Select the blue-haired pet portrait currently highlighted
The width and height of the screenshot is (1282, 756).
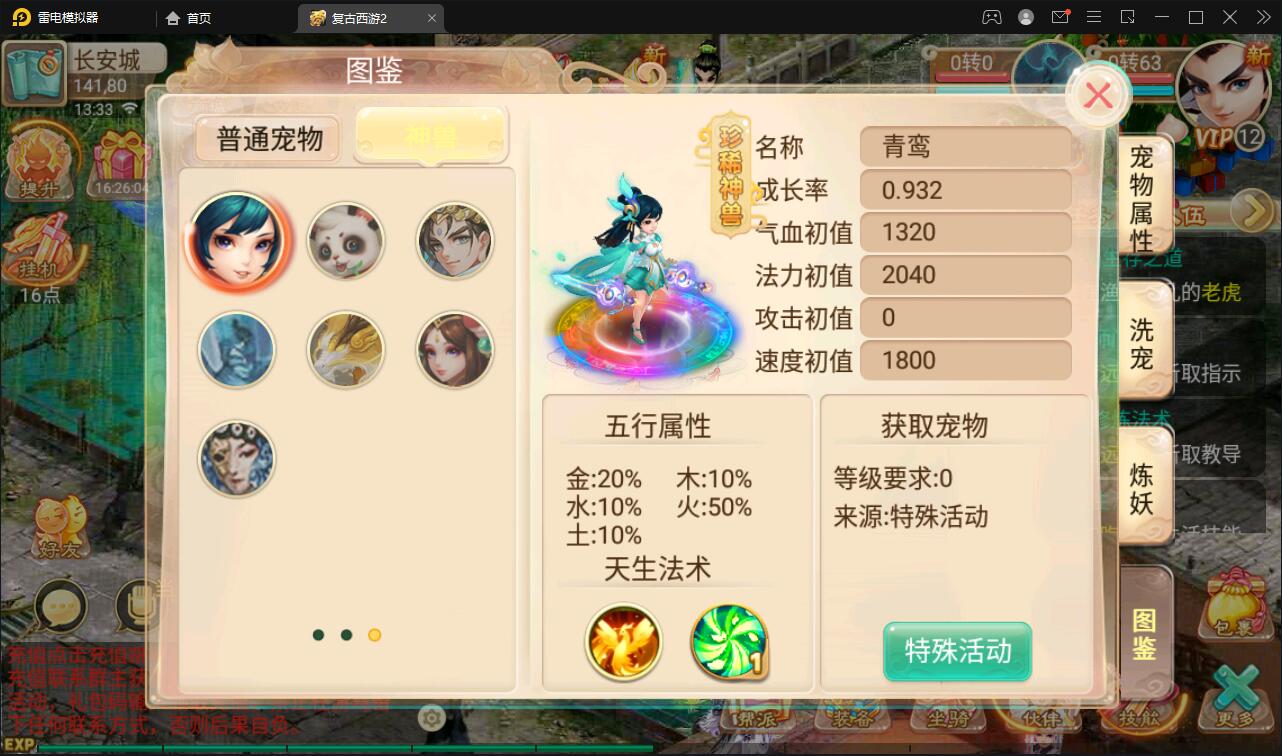(237, 240)
